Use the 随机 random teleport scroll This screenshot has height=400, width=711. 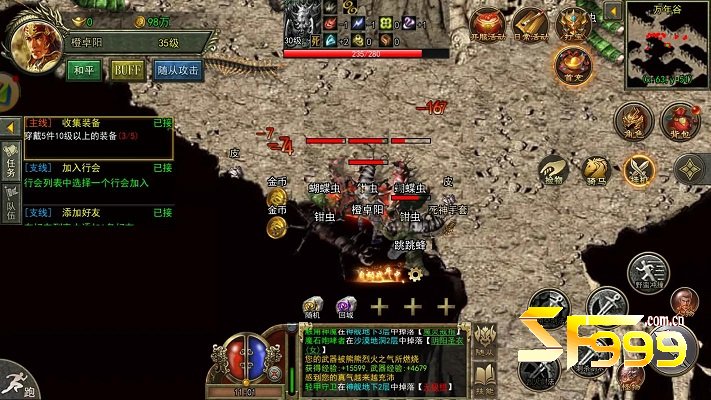(313, 307)
